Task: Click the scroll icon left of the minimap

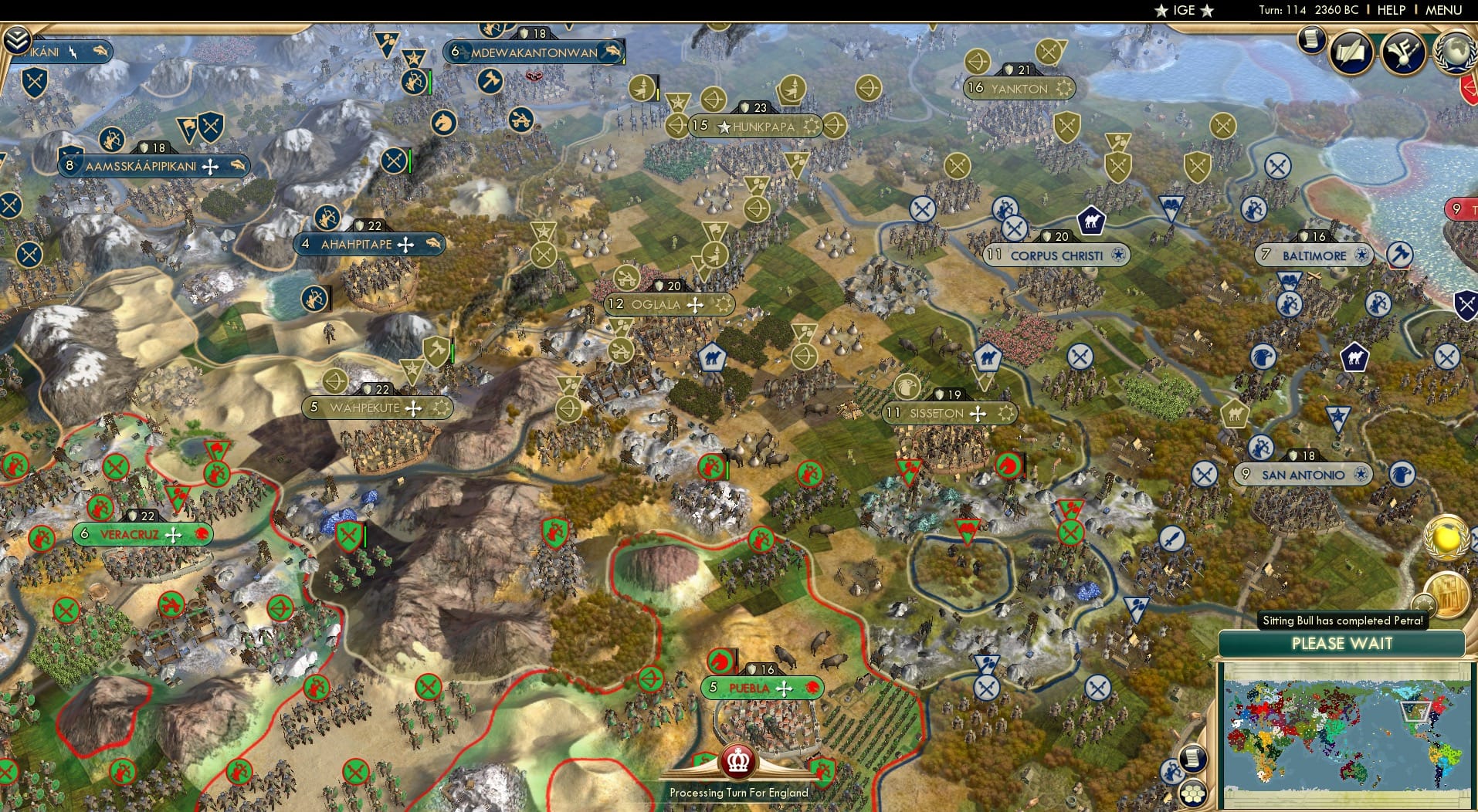Action: click(x=1192, y=758)
